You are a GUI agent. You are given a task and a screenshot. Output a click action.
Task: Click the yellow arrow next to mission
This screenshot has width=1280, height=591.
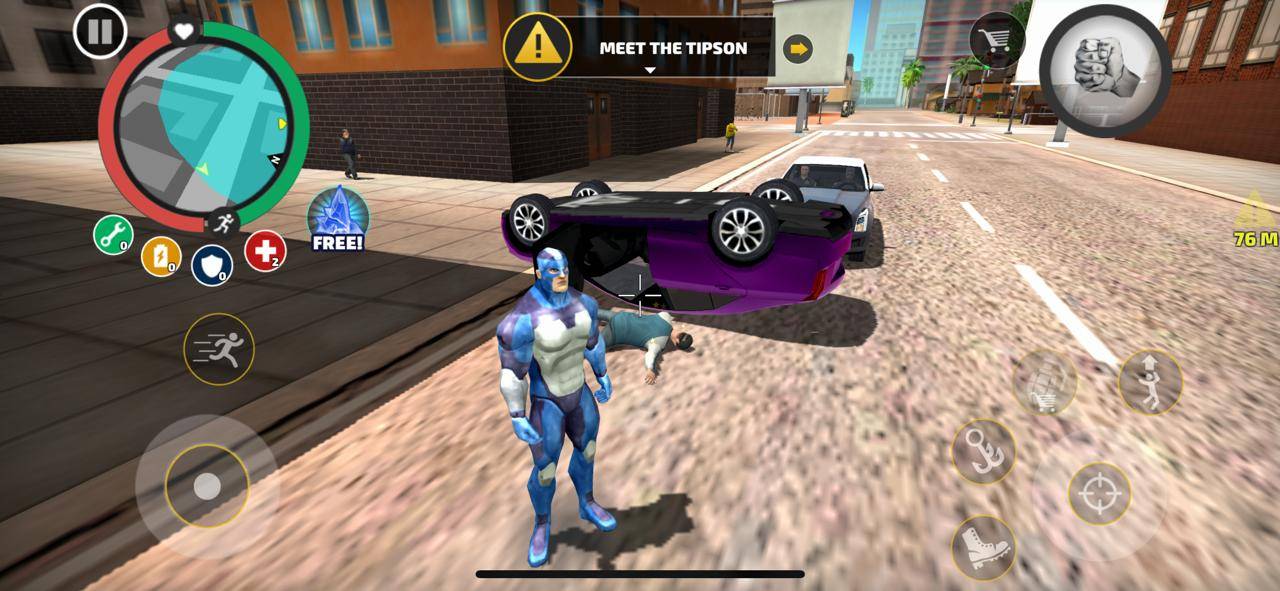click(x=797, y=48)
